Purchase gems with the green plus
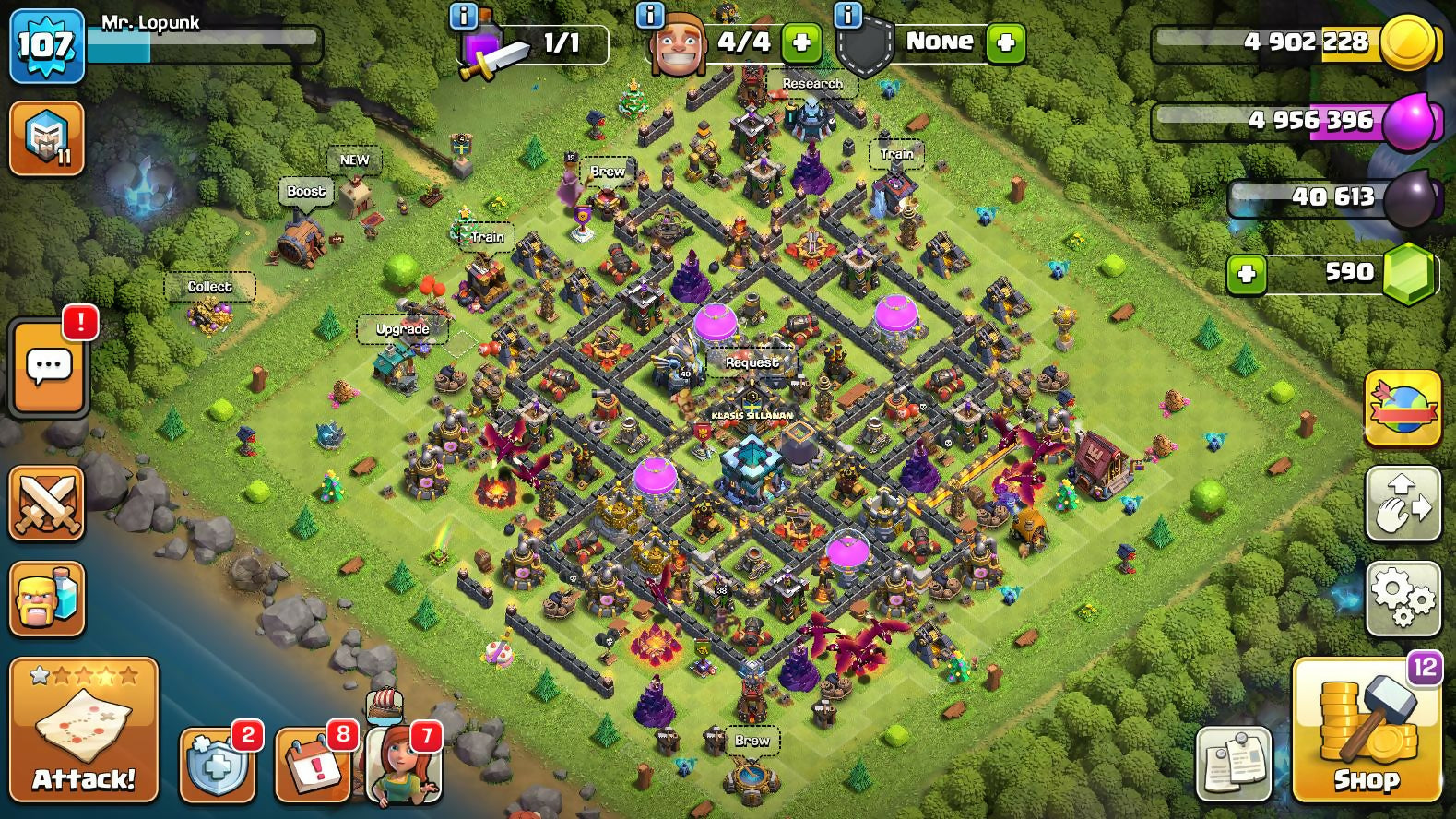 tap(1247, 274)
